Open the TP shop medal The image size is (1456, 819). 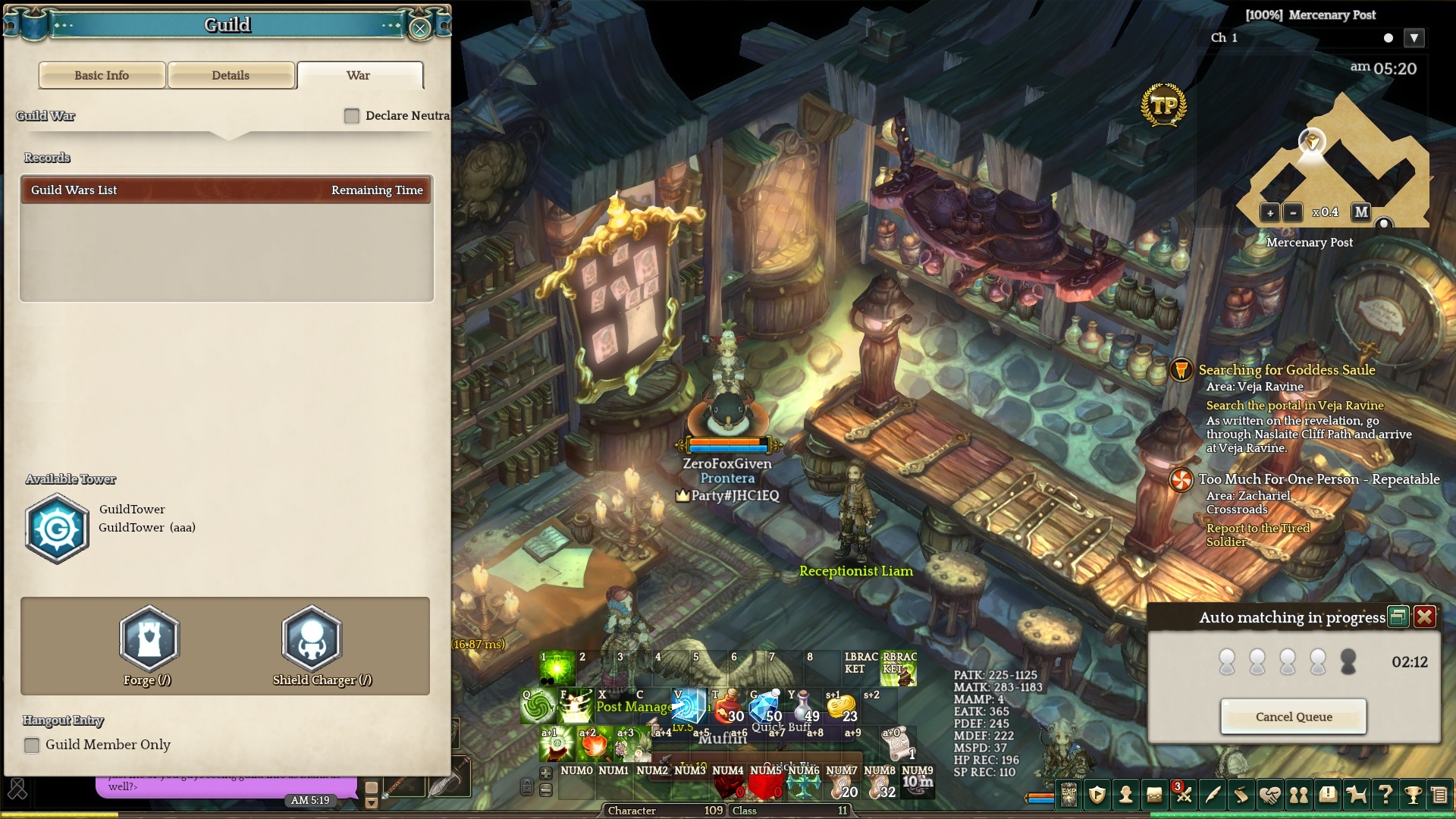[x=1163, y=105]
